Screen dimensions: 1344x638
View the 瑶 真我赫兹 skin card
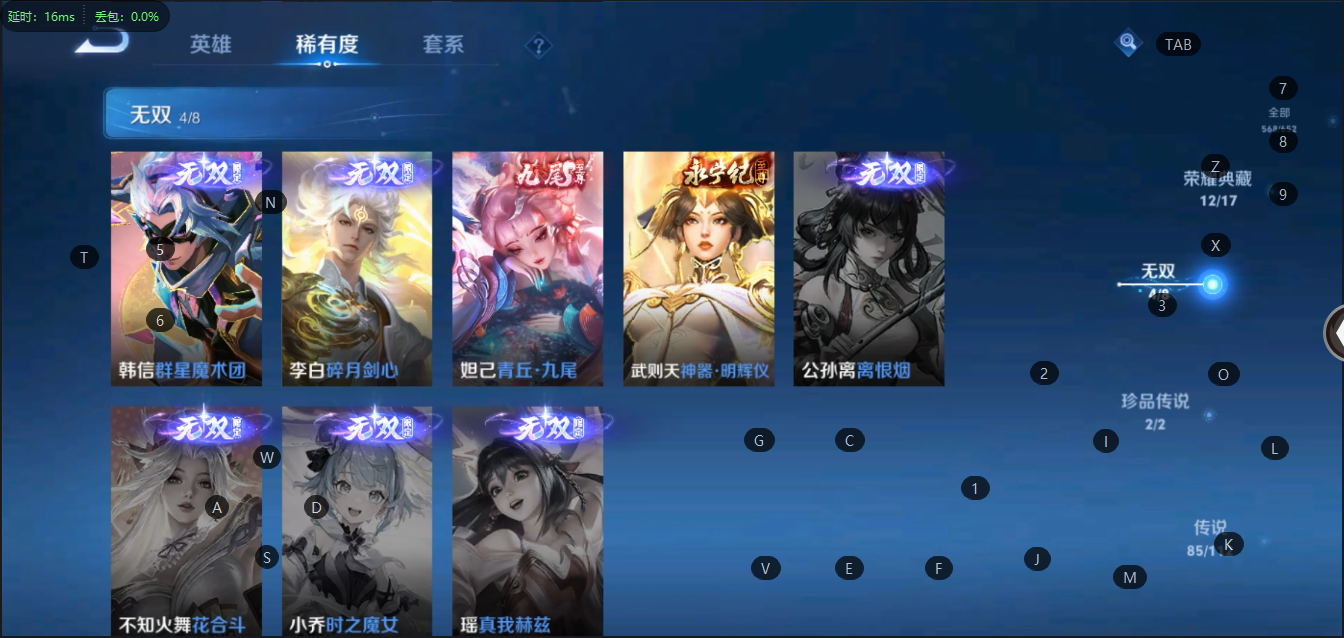tap(527, 520)
